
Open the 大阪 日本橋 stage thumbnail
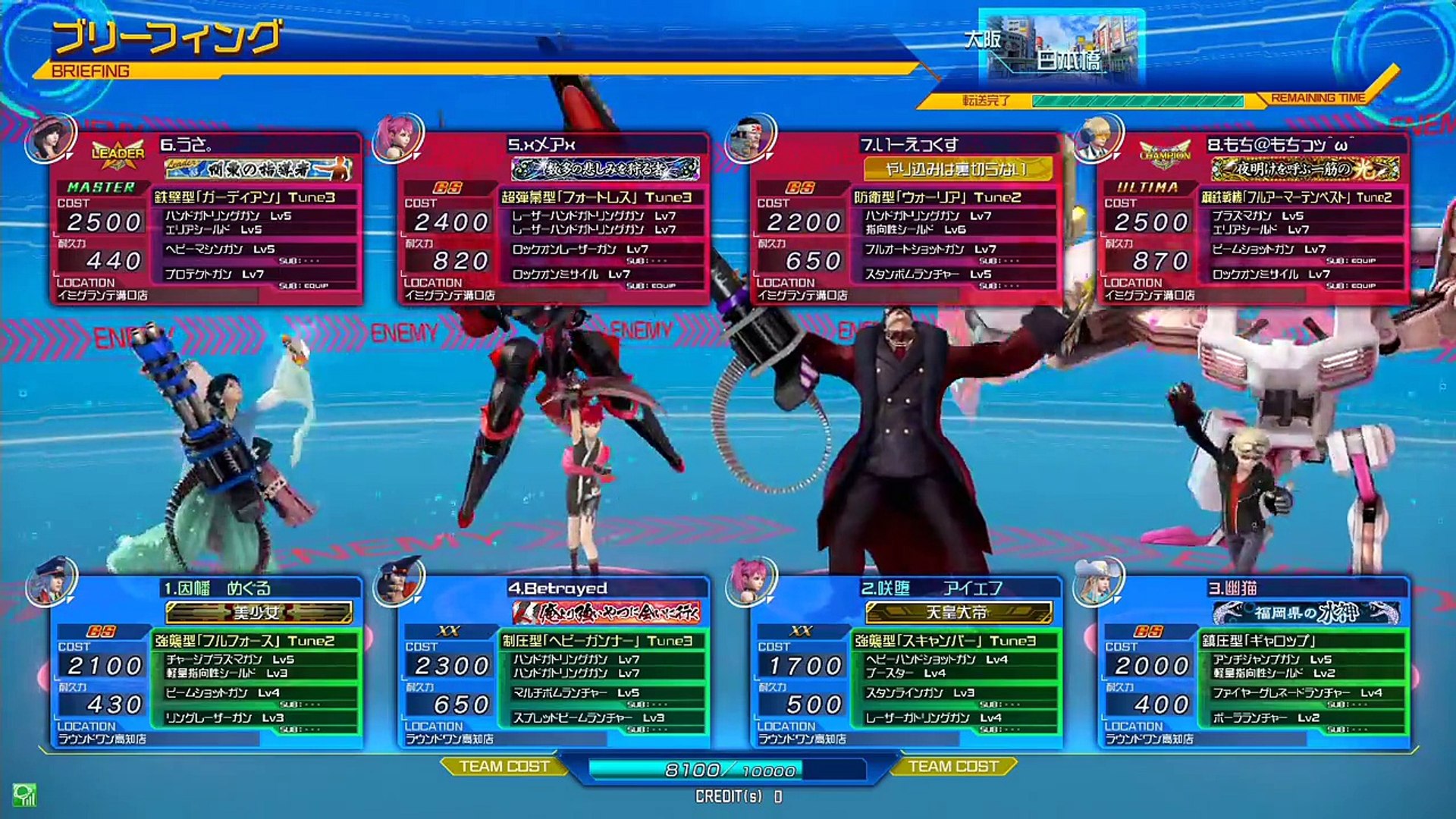[1062, 47]
